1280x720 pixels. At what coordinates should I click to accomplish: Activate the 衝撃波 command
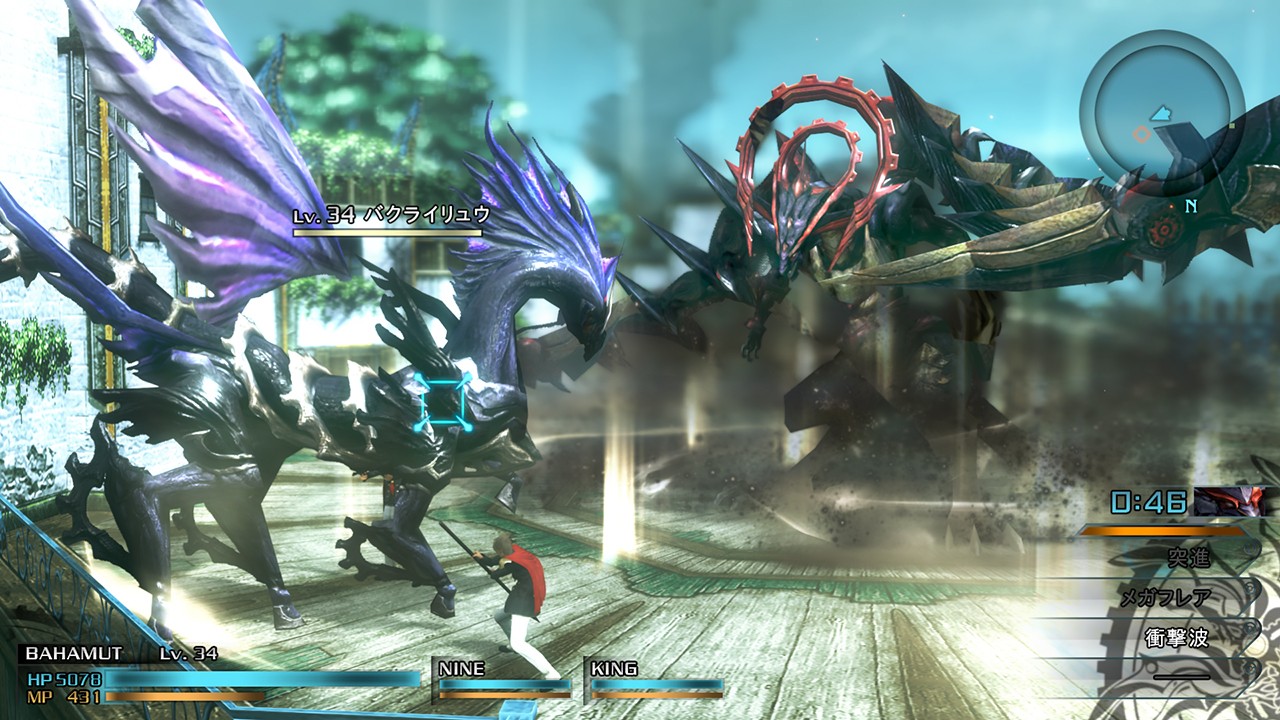click(1179, 639)
